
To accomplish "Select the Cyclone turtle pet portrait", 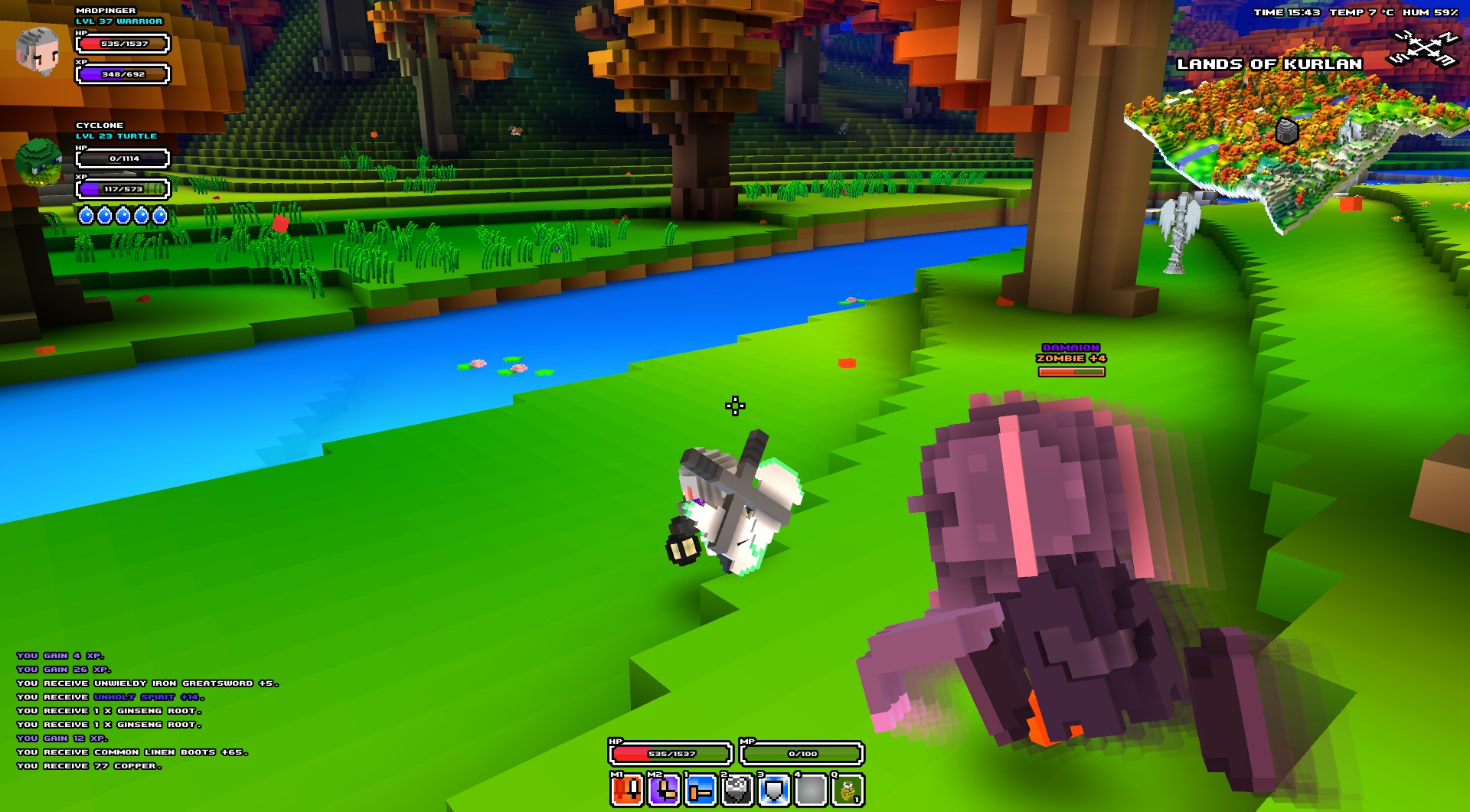I will pos(38,161).
